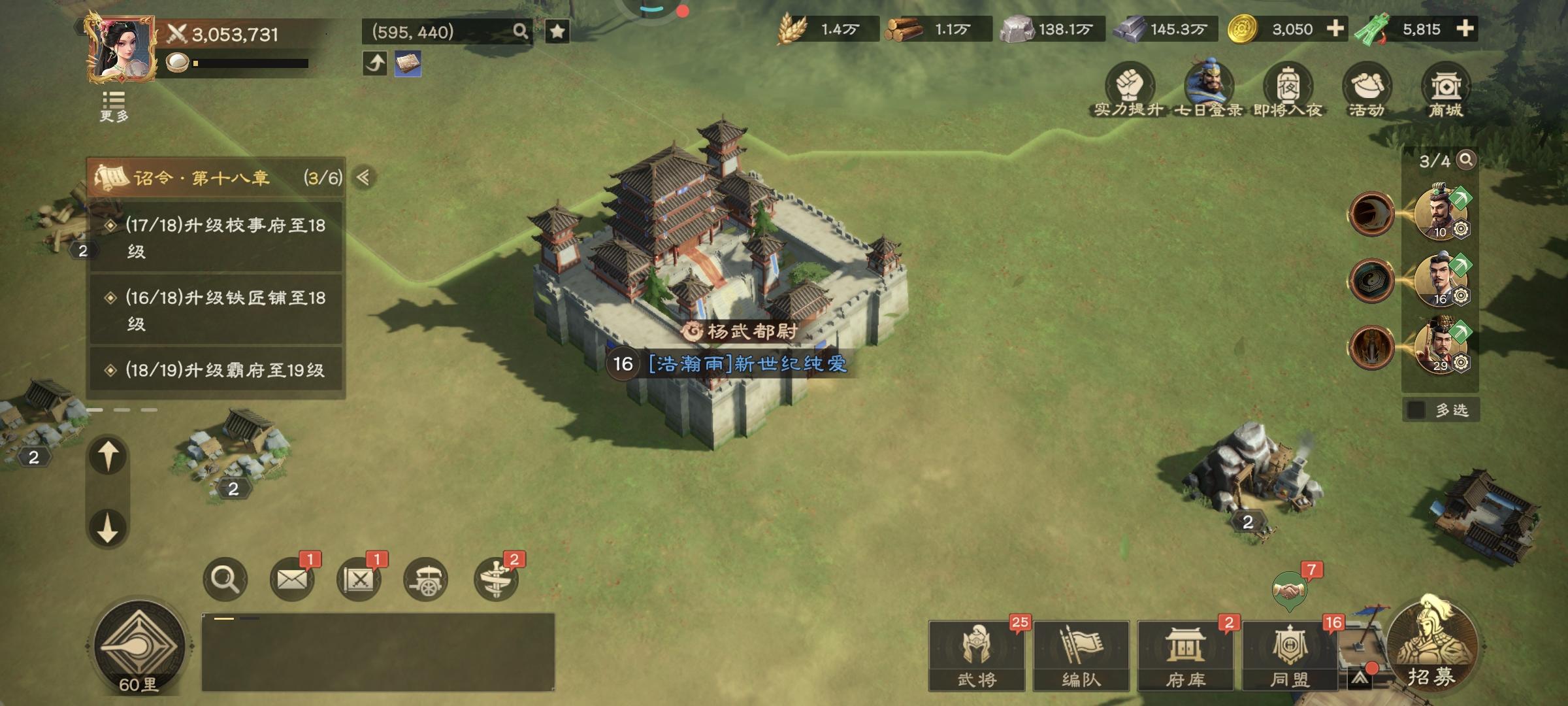The height and width of the screenshot is (706, 1568).
Task: Open the 同盟 alliance menu
Action: [x=1290, y=656]
